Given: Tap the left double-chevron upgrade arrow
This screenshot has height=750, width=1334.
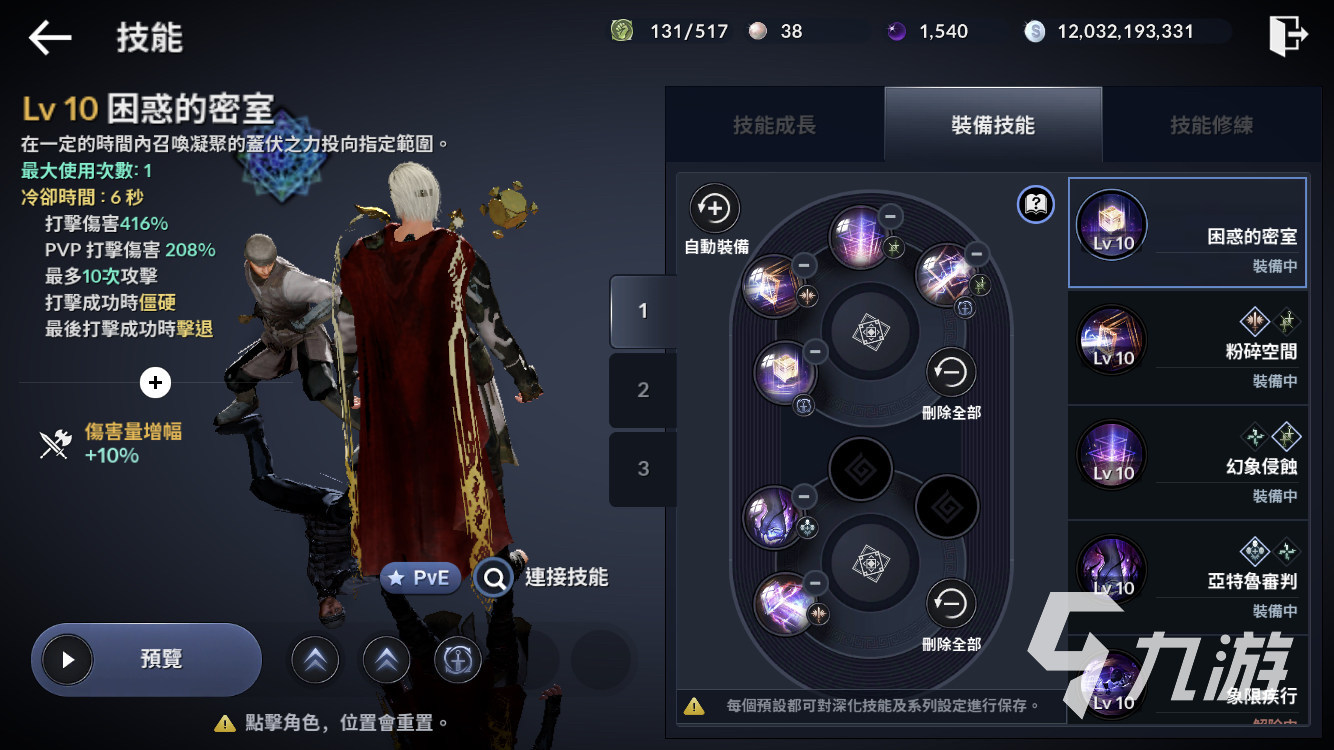Looking at the screenshot, I should (x=315, y=660).
